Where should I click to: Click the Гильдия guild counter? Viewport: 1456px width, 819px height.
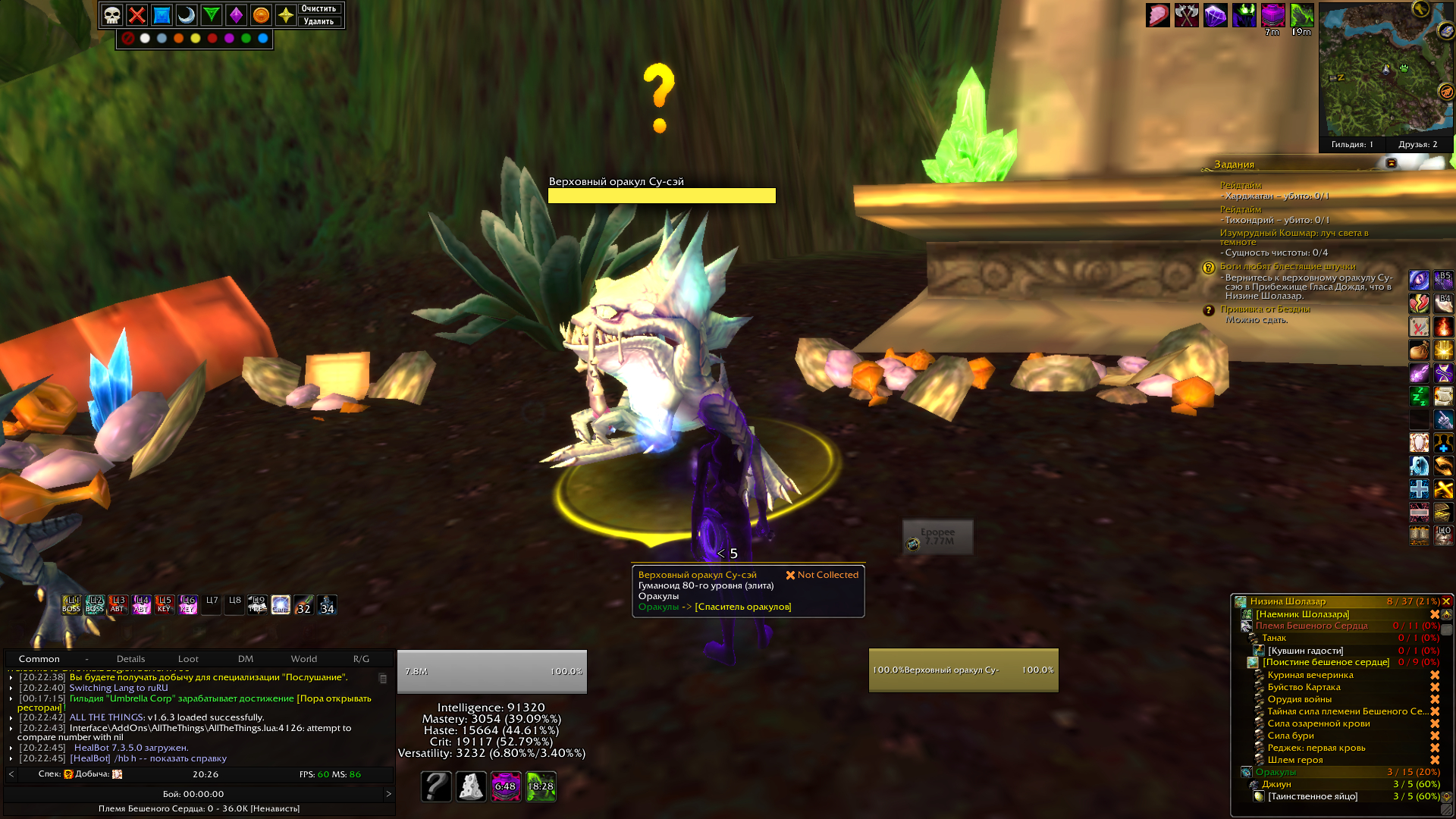point(1352,144)
